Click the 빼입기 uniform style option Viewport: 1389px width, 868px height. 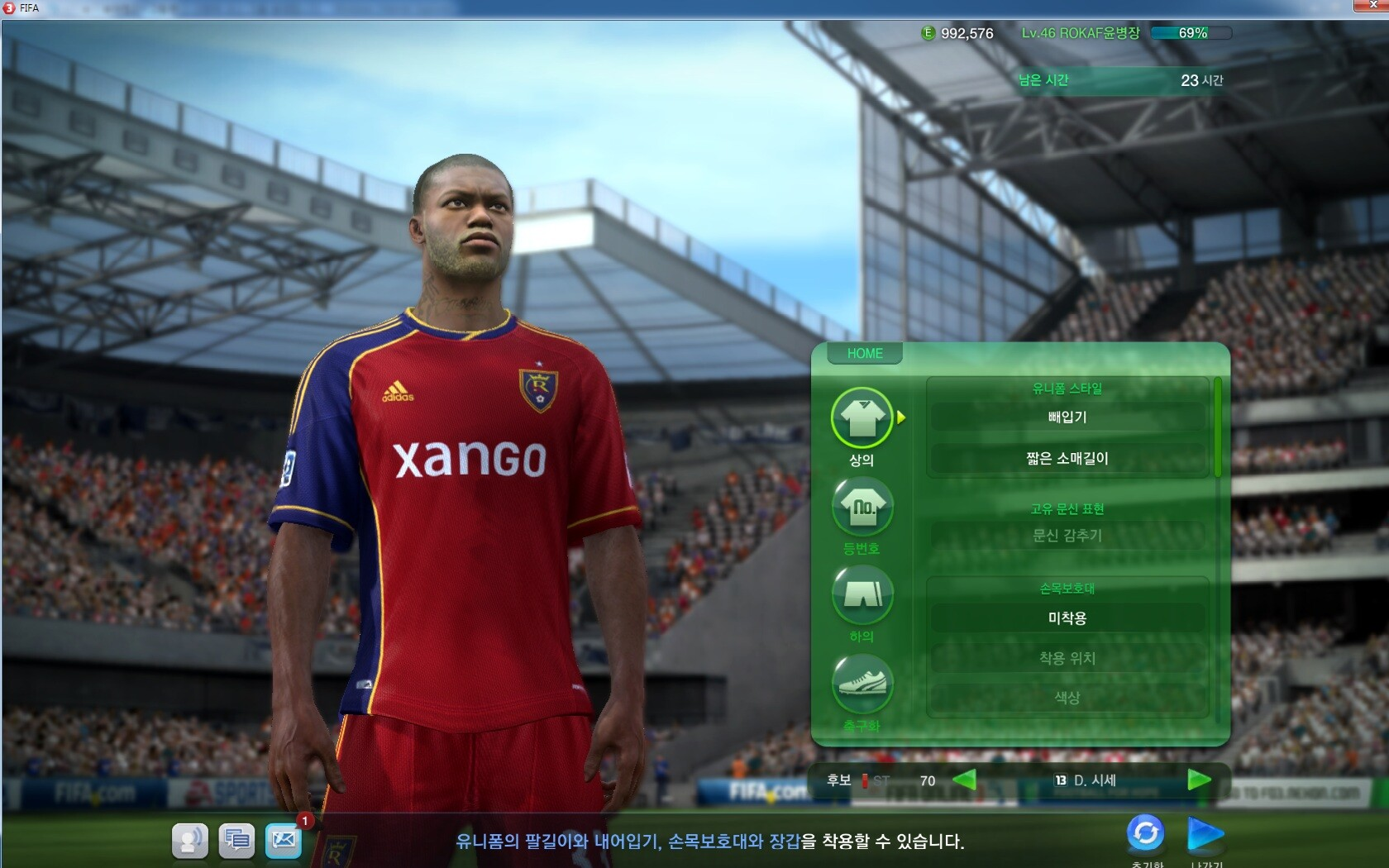point(1067,417)
